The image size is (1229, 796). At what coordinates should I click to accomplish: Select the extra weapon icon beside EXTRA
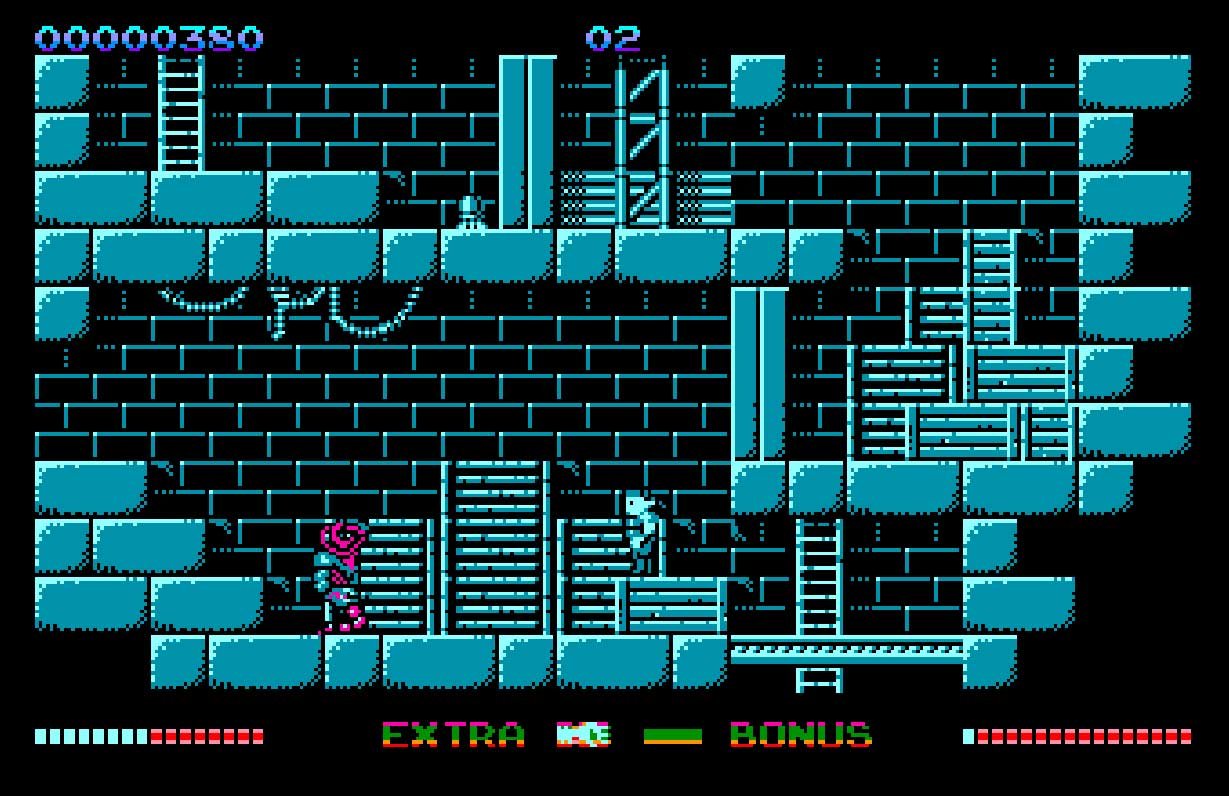coord(584,735)
